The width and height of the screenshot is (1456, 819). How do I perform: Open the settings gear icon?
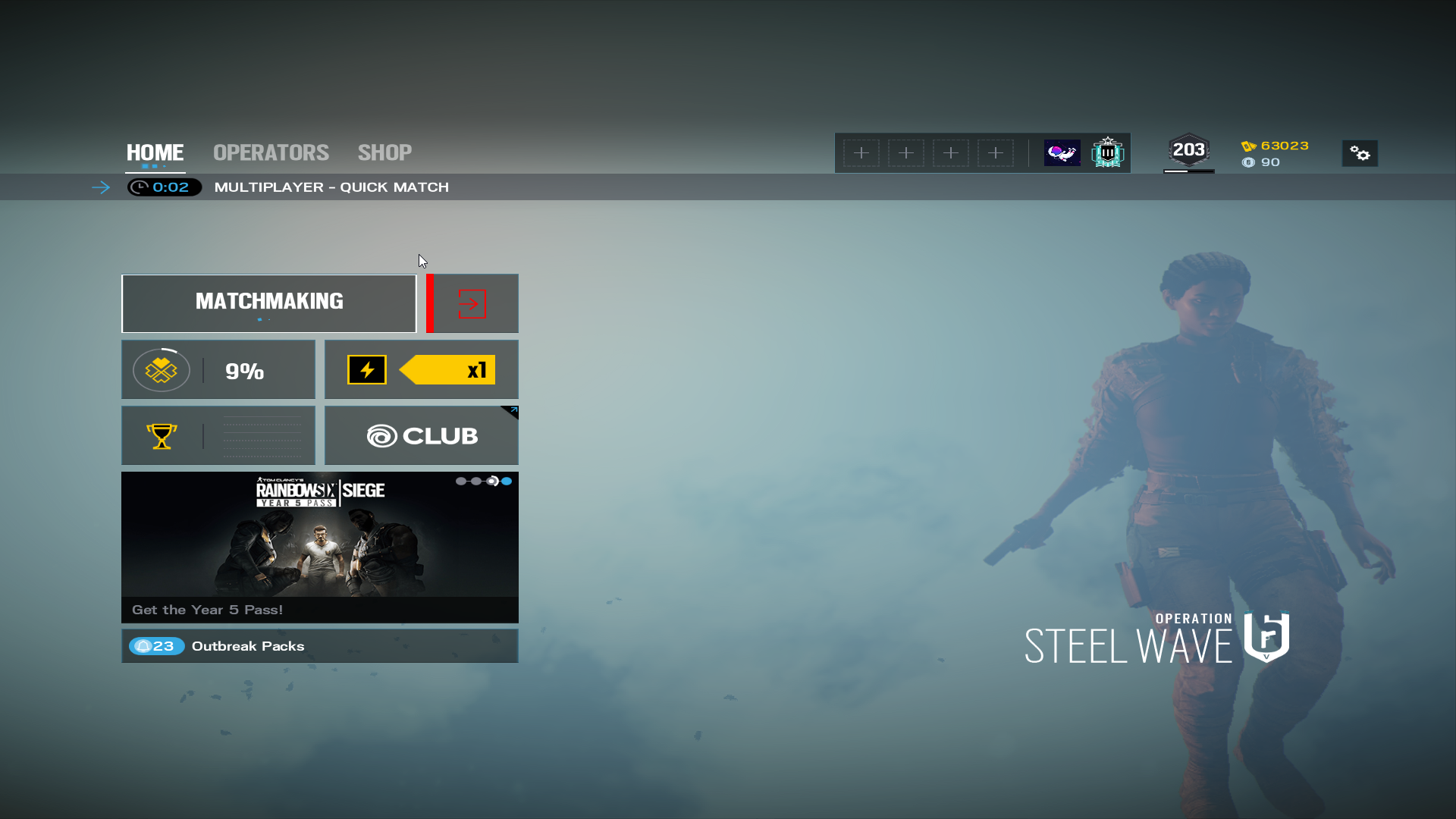click(x=1360, y=154)
